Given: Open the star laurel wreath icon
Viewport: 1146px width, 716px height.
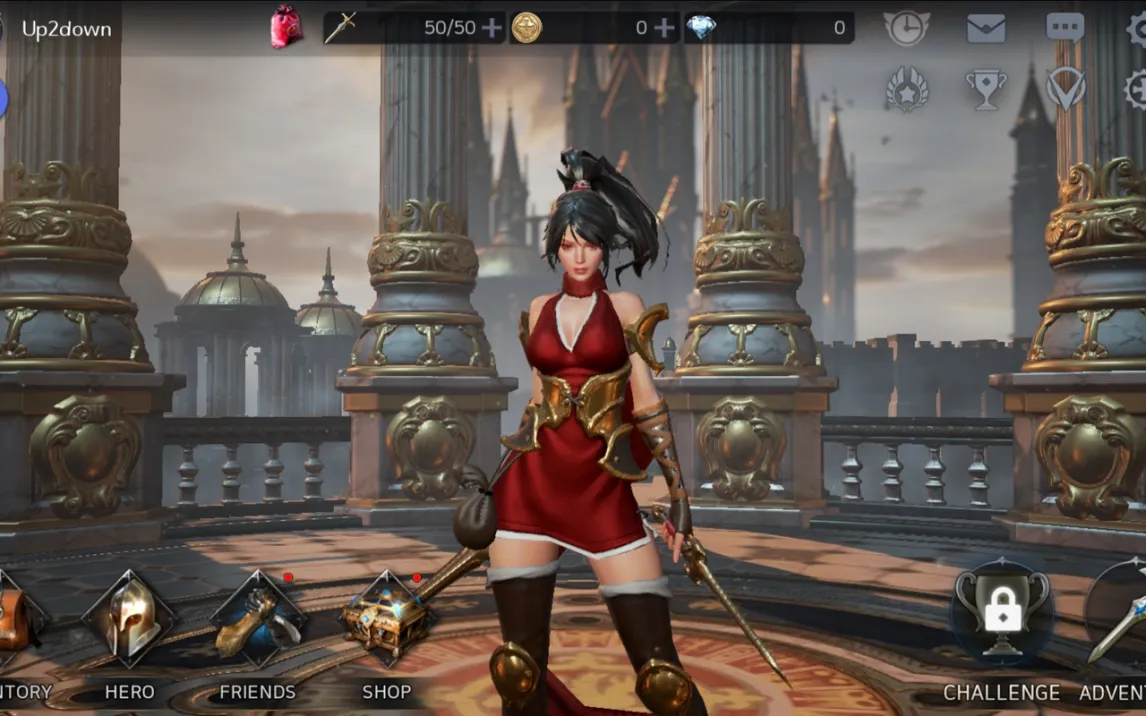Looking at the screenshot, I should [x=906, y=90].
